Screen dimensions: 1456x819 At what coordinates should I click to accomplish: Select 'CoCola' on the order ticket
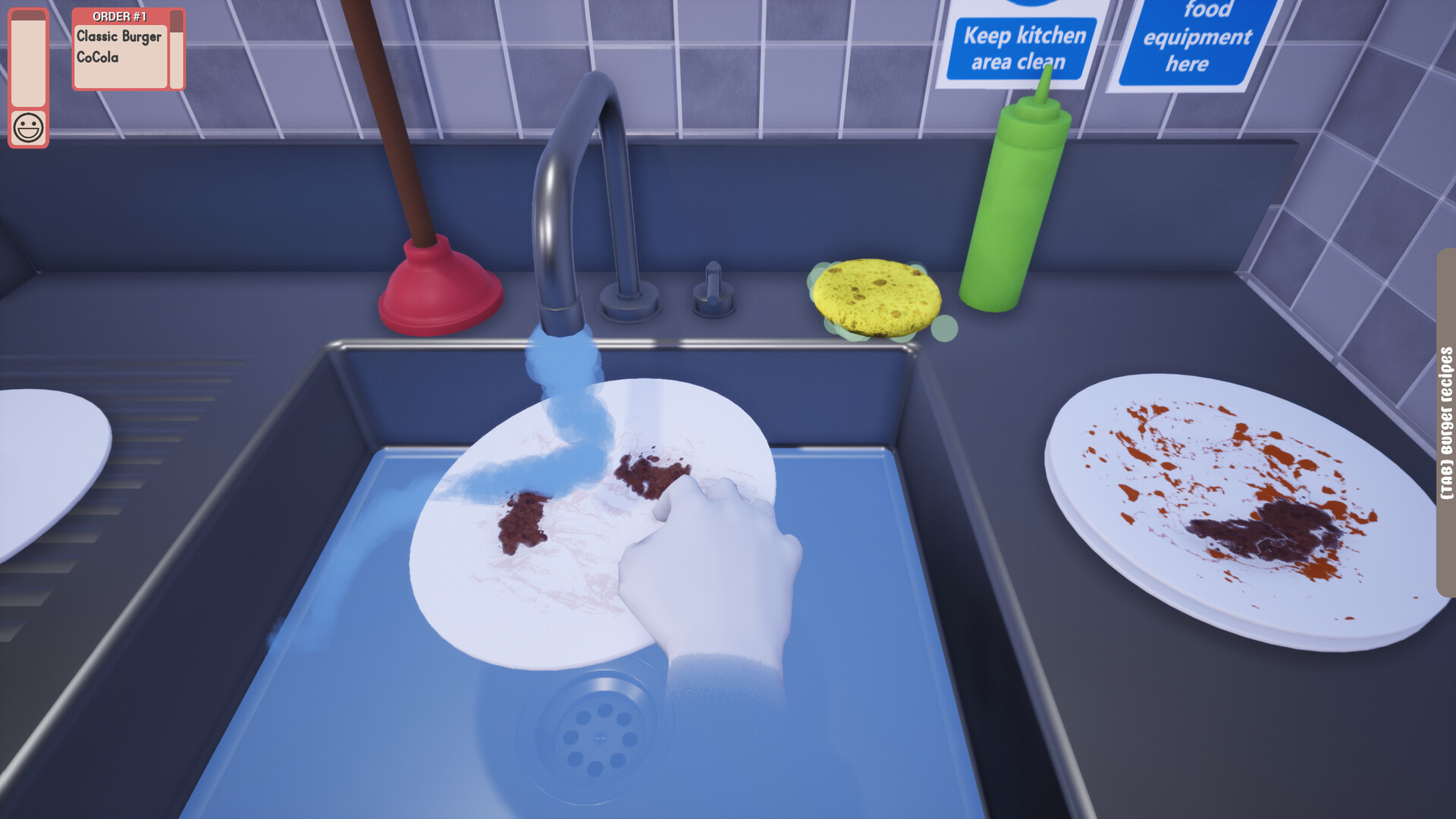[99, 56]
